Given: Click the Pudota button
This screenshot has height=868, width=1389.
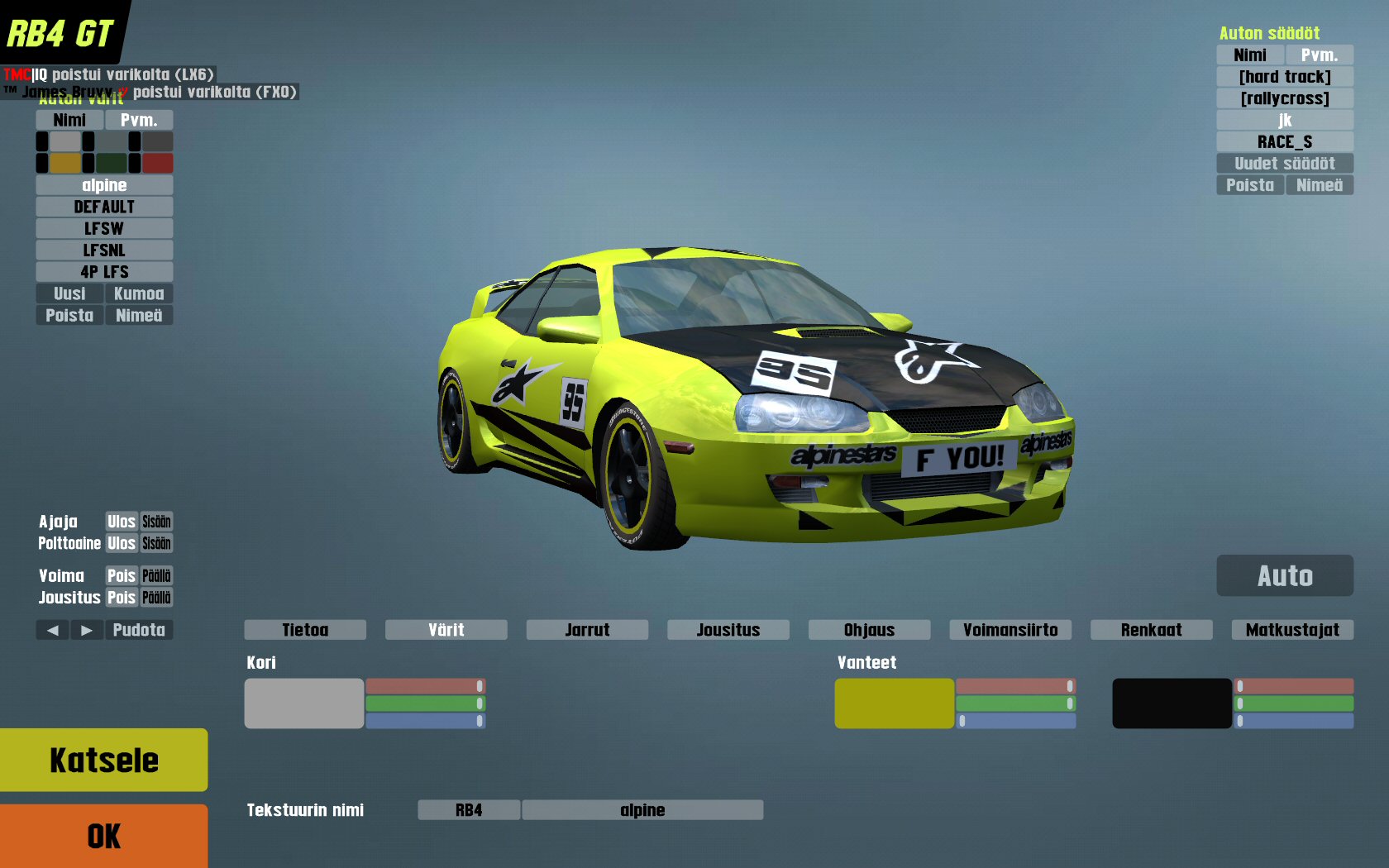Looking at the screenshot, I should pos(139,630).
